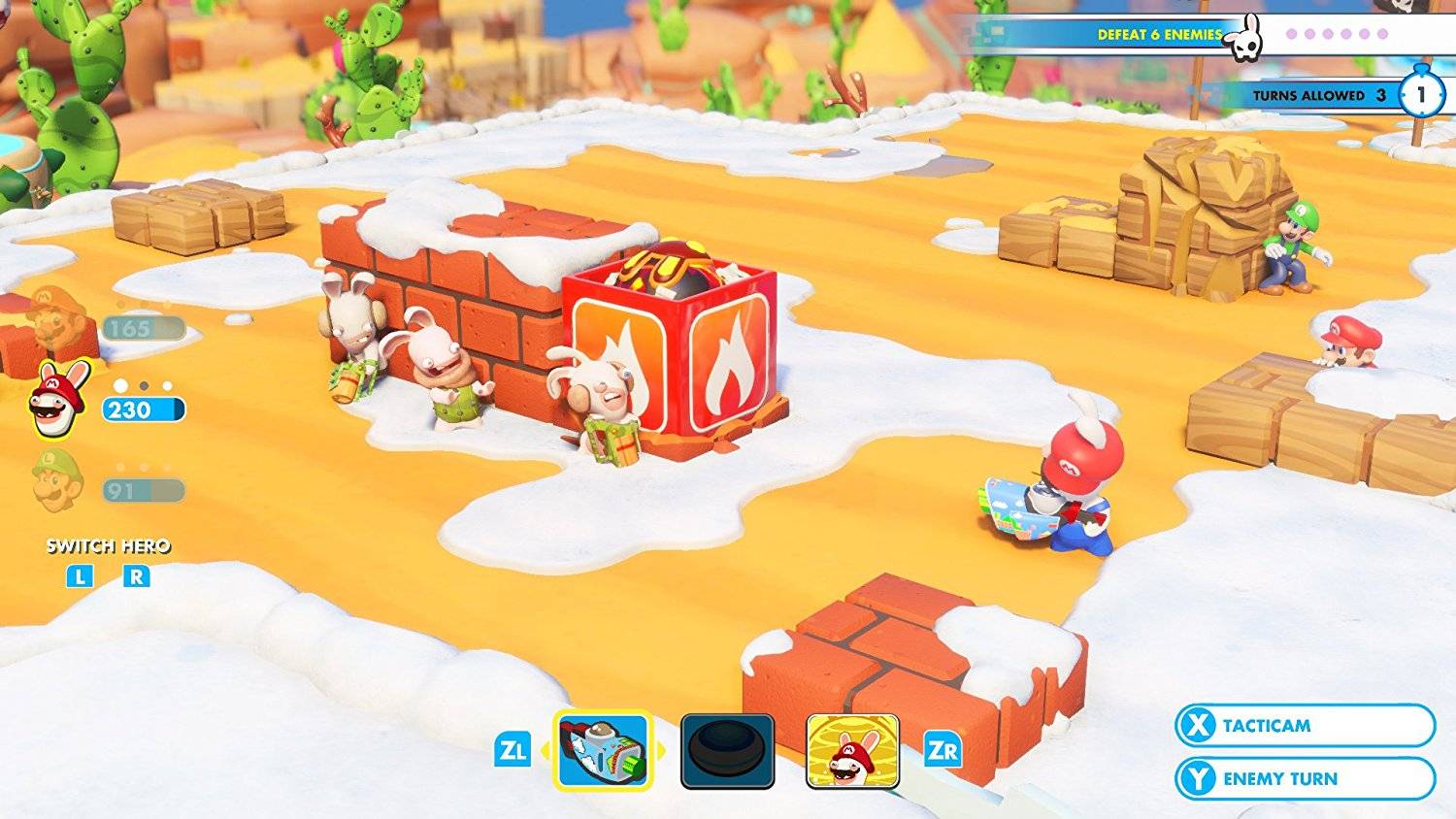Click the R button under SWITCH HERO

point(139,574)
